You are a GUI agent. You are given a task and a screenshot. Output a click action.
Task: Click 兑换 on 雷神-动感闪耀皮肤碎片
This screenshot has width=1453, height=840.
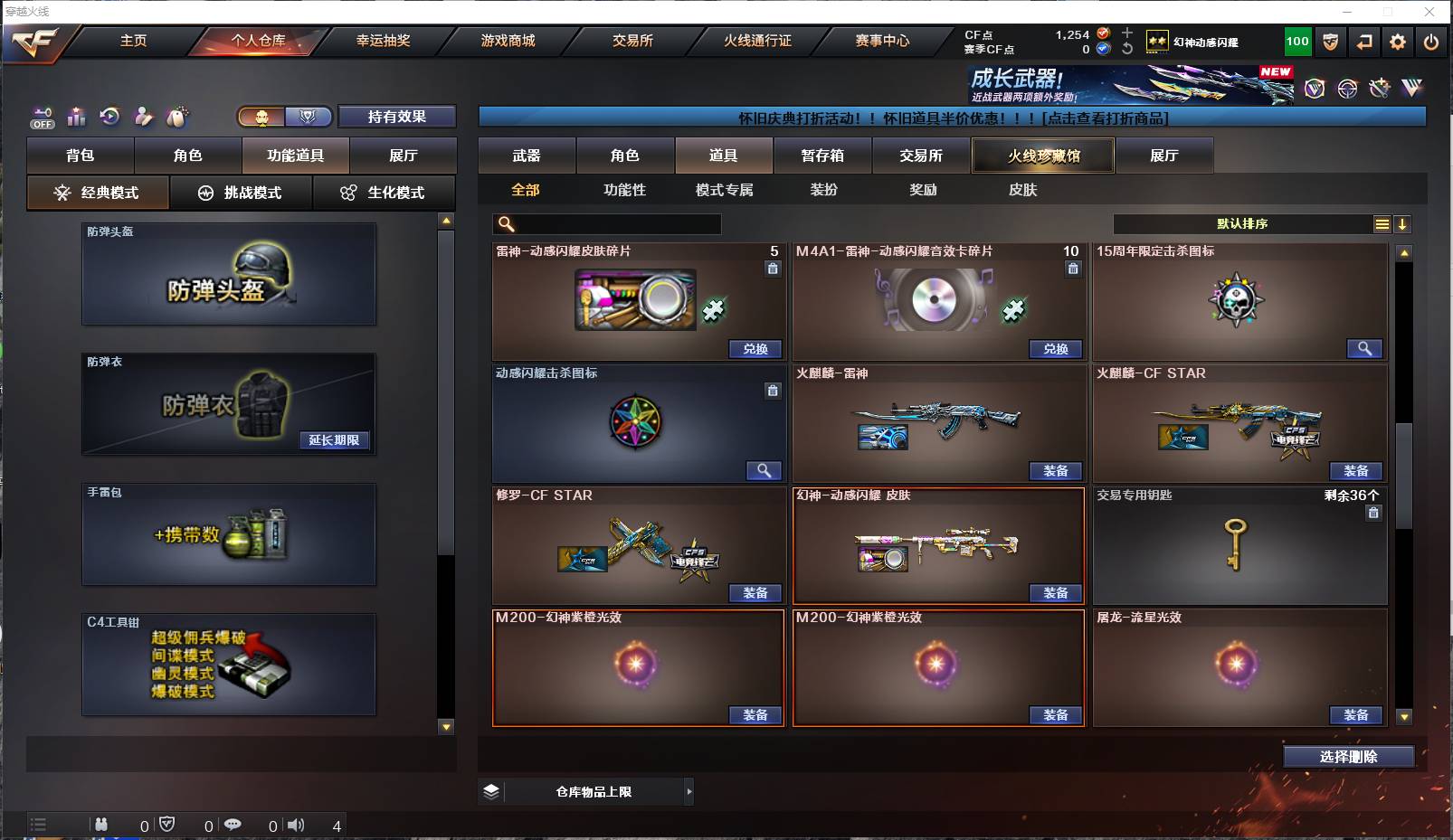tap(755, 348)
